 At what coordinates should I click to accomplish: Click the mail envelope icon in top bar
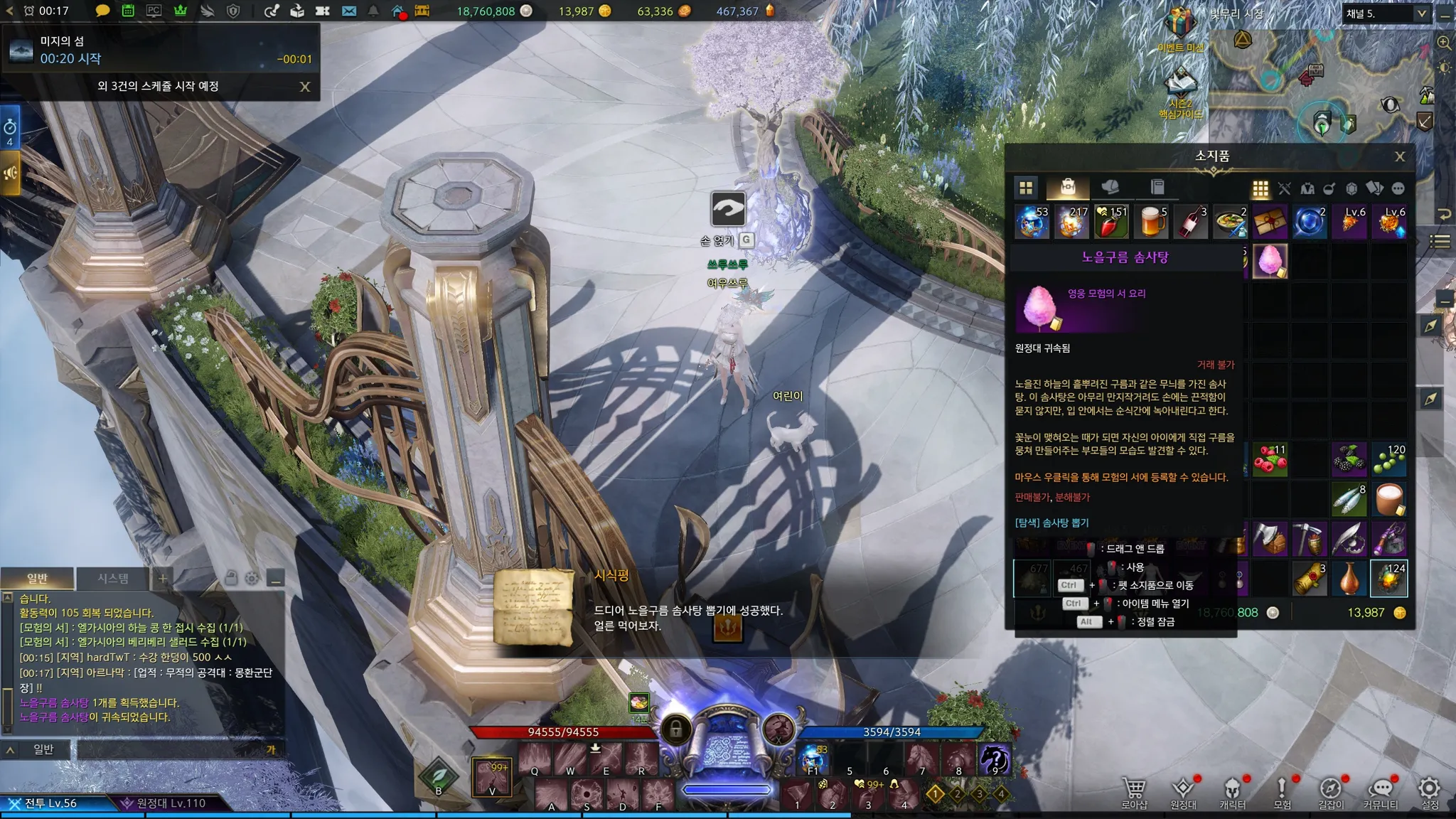[x=348, y=11]
